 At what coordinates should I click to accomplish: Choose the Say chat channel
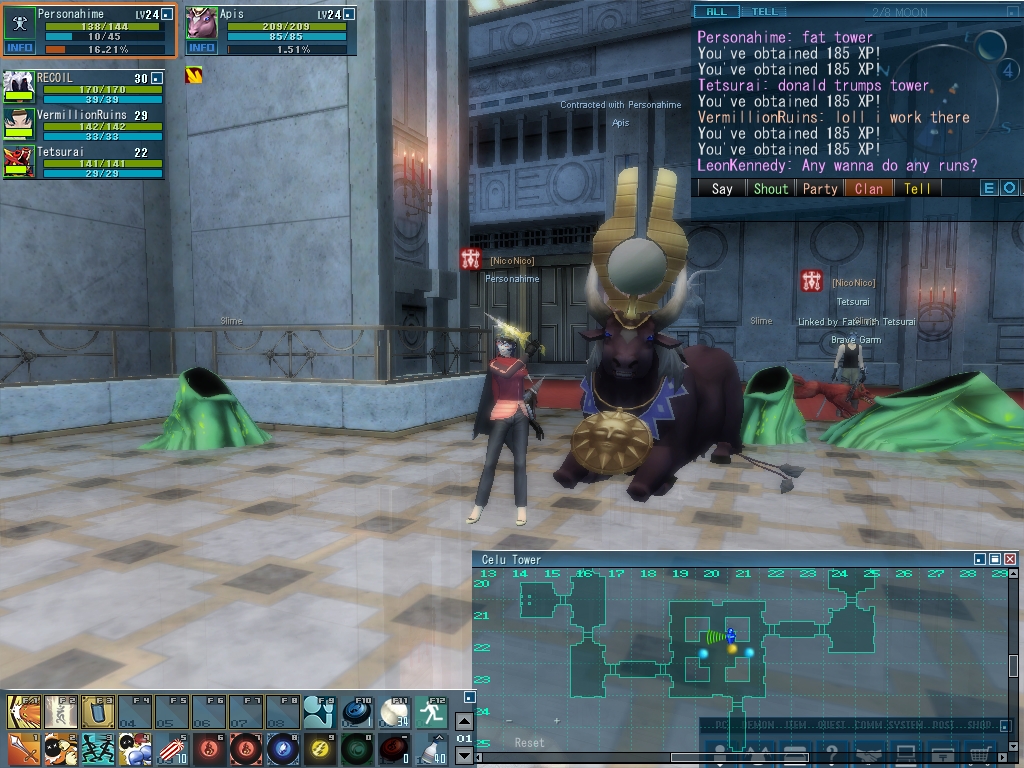721,188
